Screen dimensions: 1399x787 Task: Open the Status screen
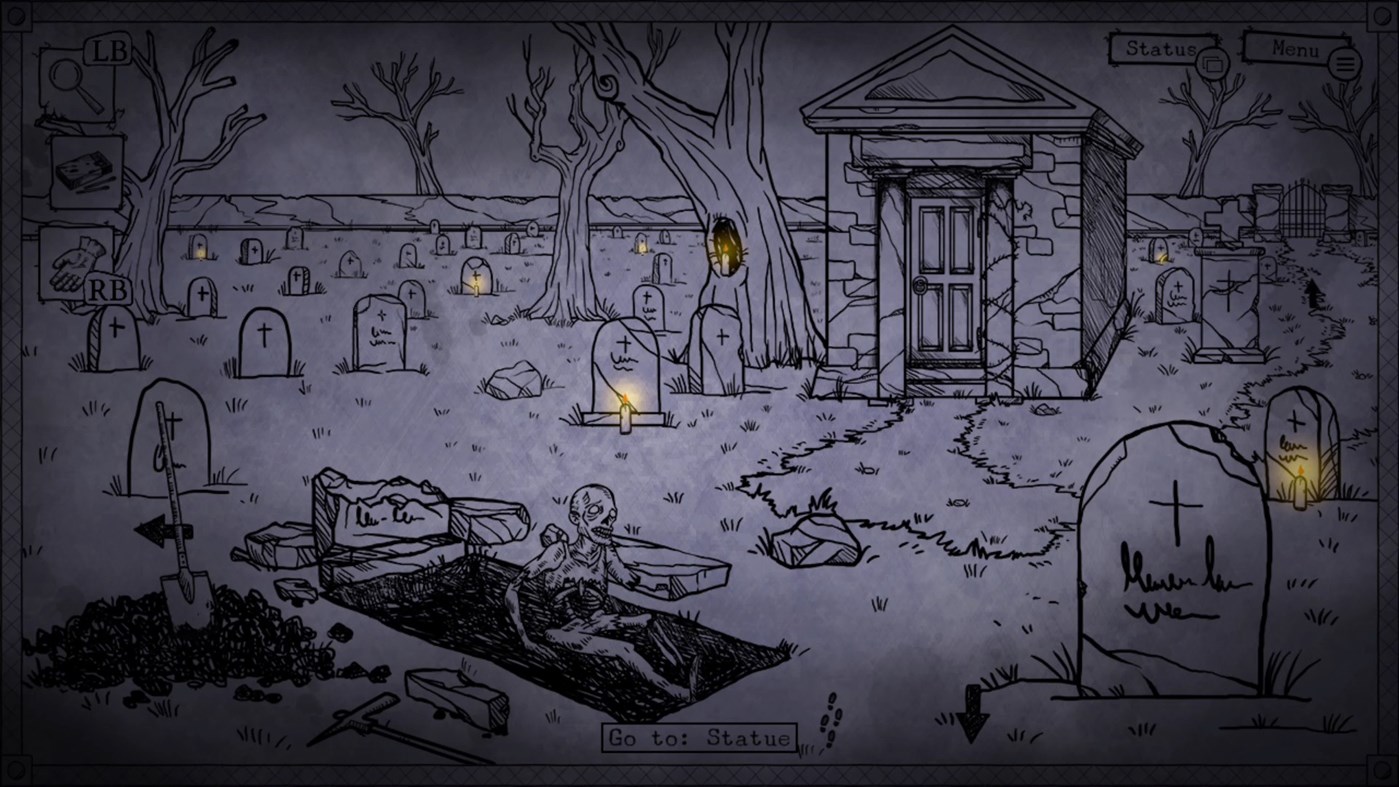[x=1160, y=47]
